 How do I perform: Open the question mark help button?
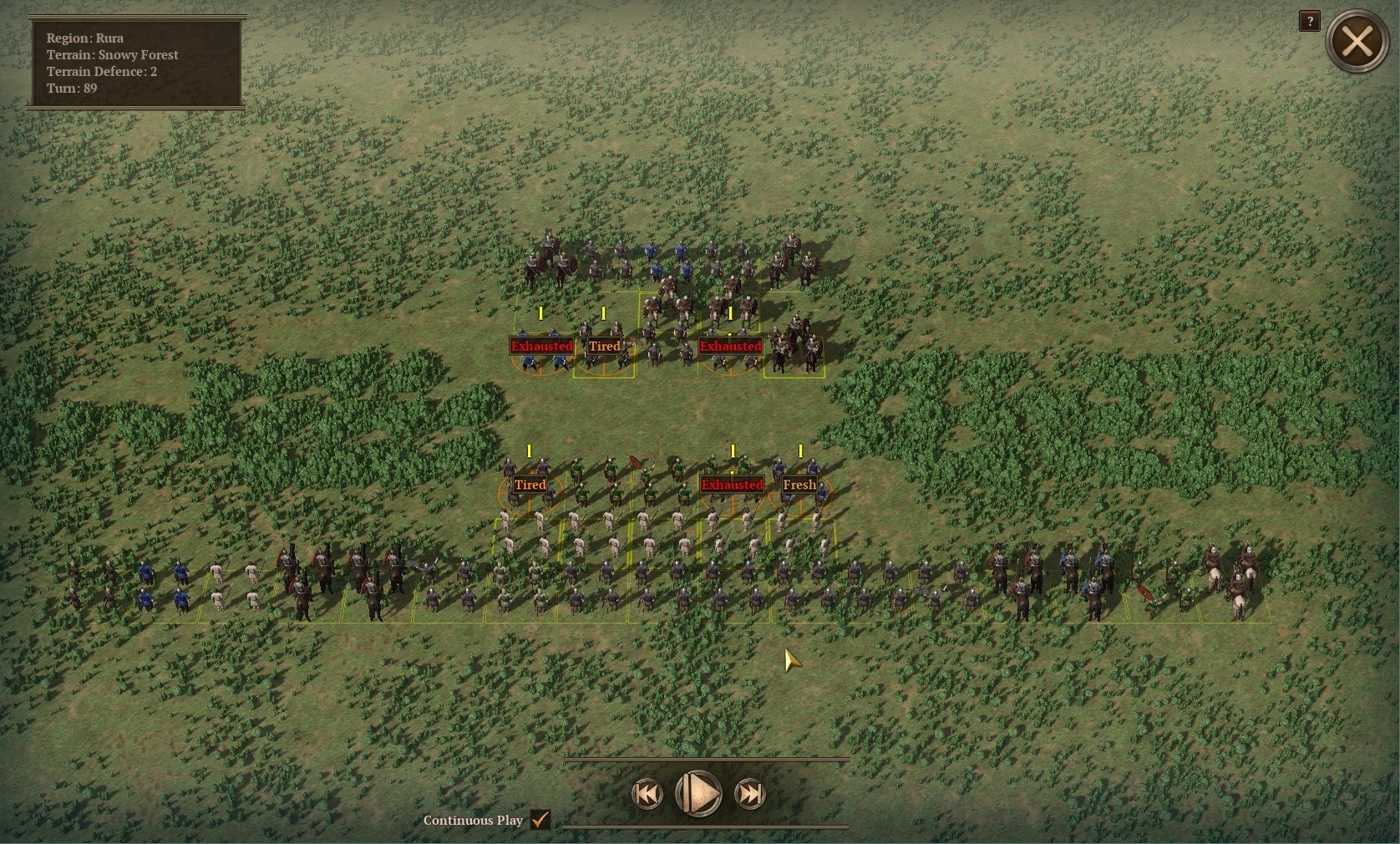pyautogui.click(x=1309, y=22)
